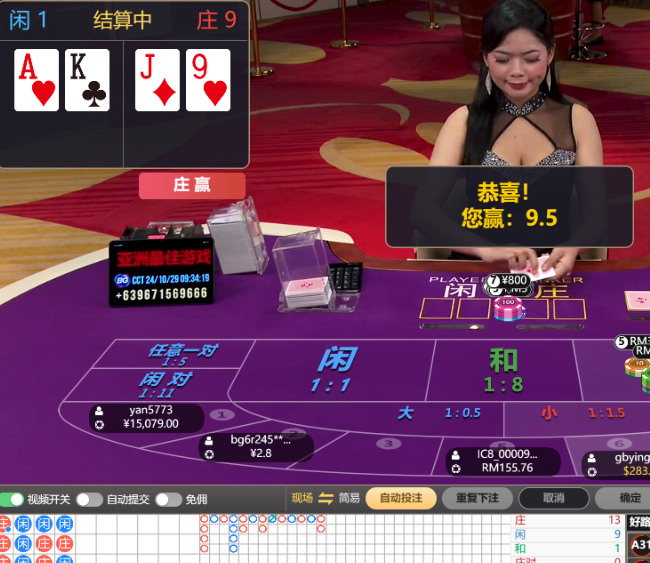Viewport: 650px width, 563px height.
Task: Open the 好路 good-road panel
Action: point(638,521)
